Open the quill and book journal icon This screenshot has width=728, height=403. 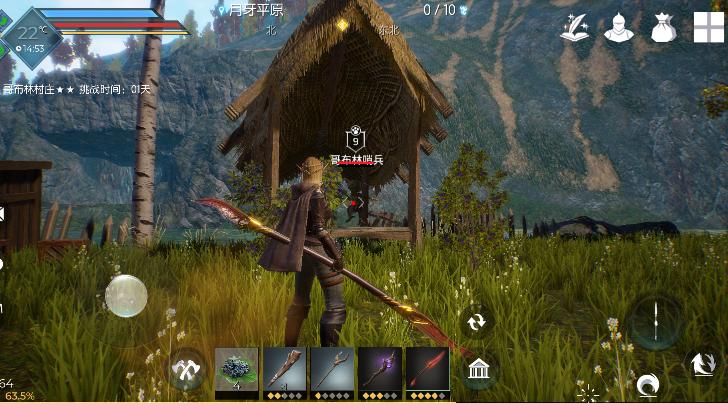(574, 28)
